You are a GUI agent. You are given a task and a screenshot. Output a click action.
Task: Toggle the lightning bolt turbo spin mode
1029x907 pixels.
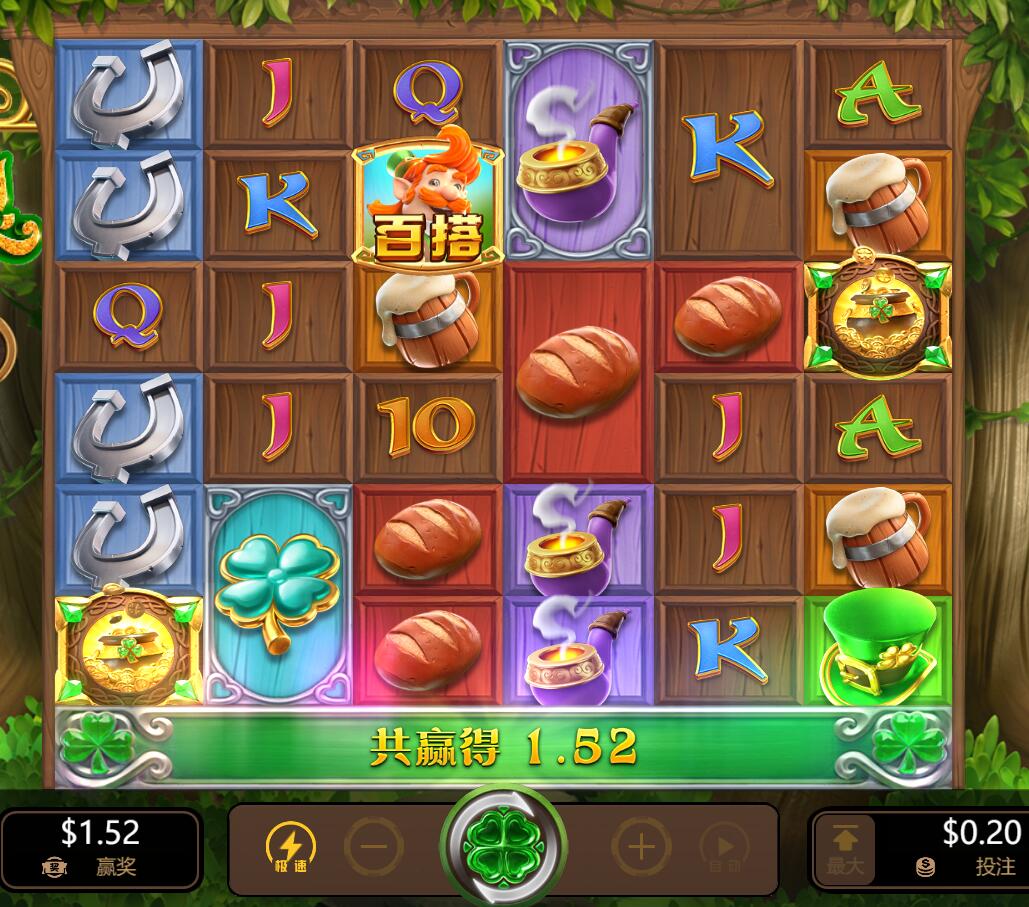290,848
